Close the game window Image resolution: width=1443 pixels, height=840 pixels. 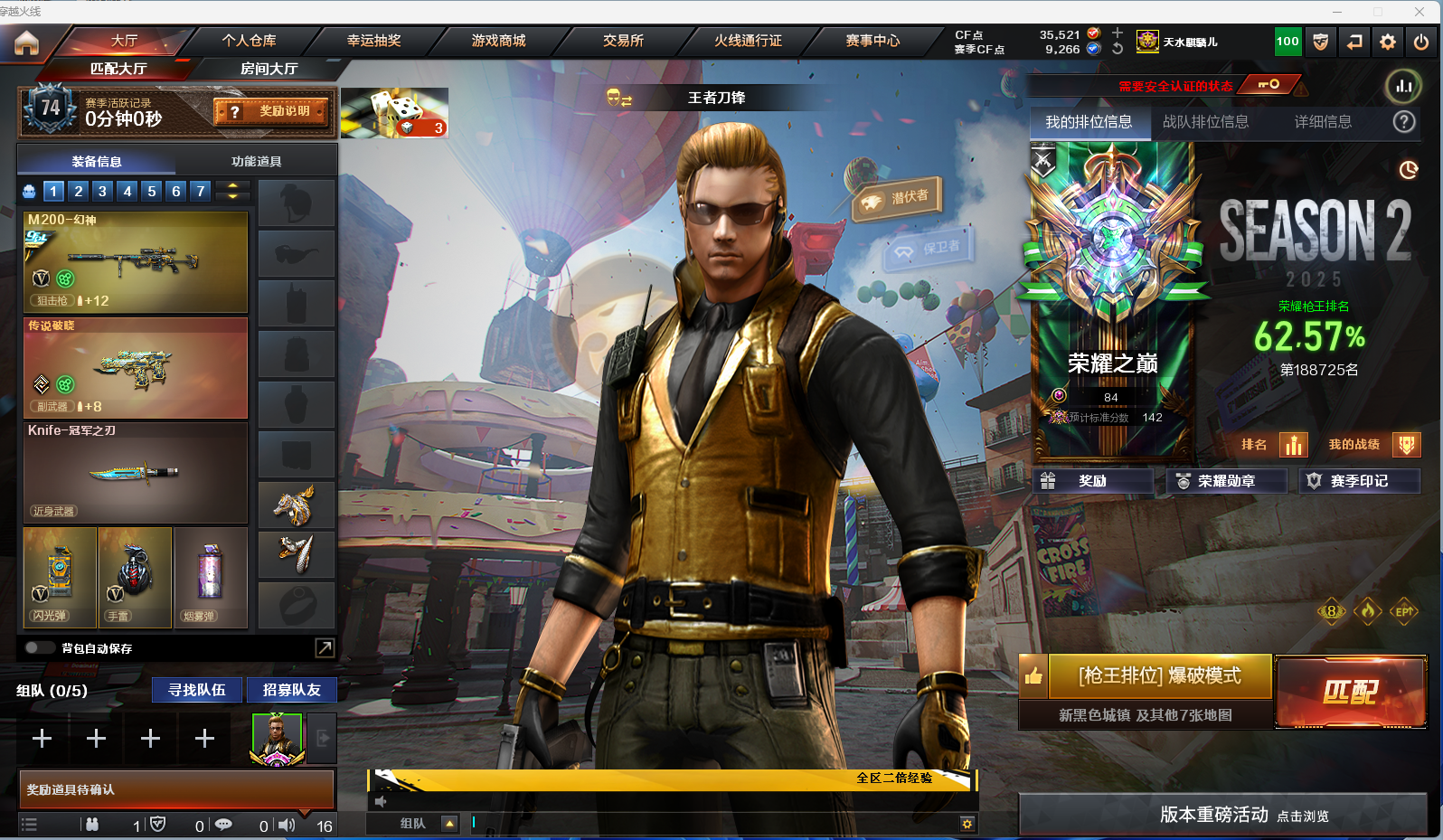pyautogui.click(x=1419, y=11)
